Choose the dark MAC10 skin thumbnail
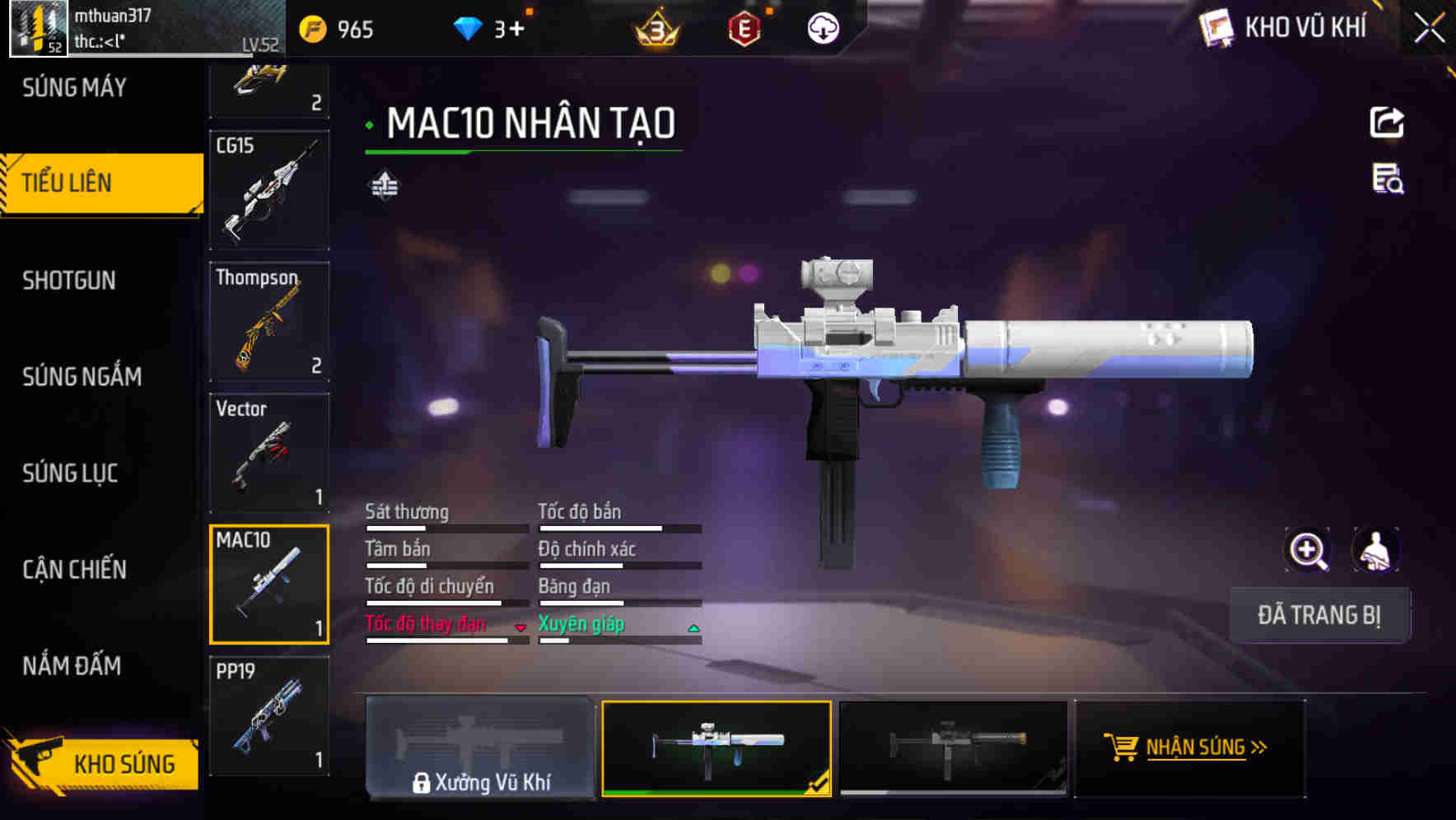Screen dimensions: 1456x820 [x=953, y=748]
